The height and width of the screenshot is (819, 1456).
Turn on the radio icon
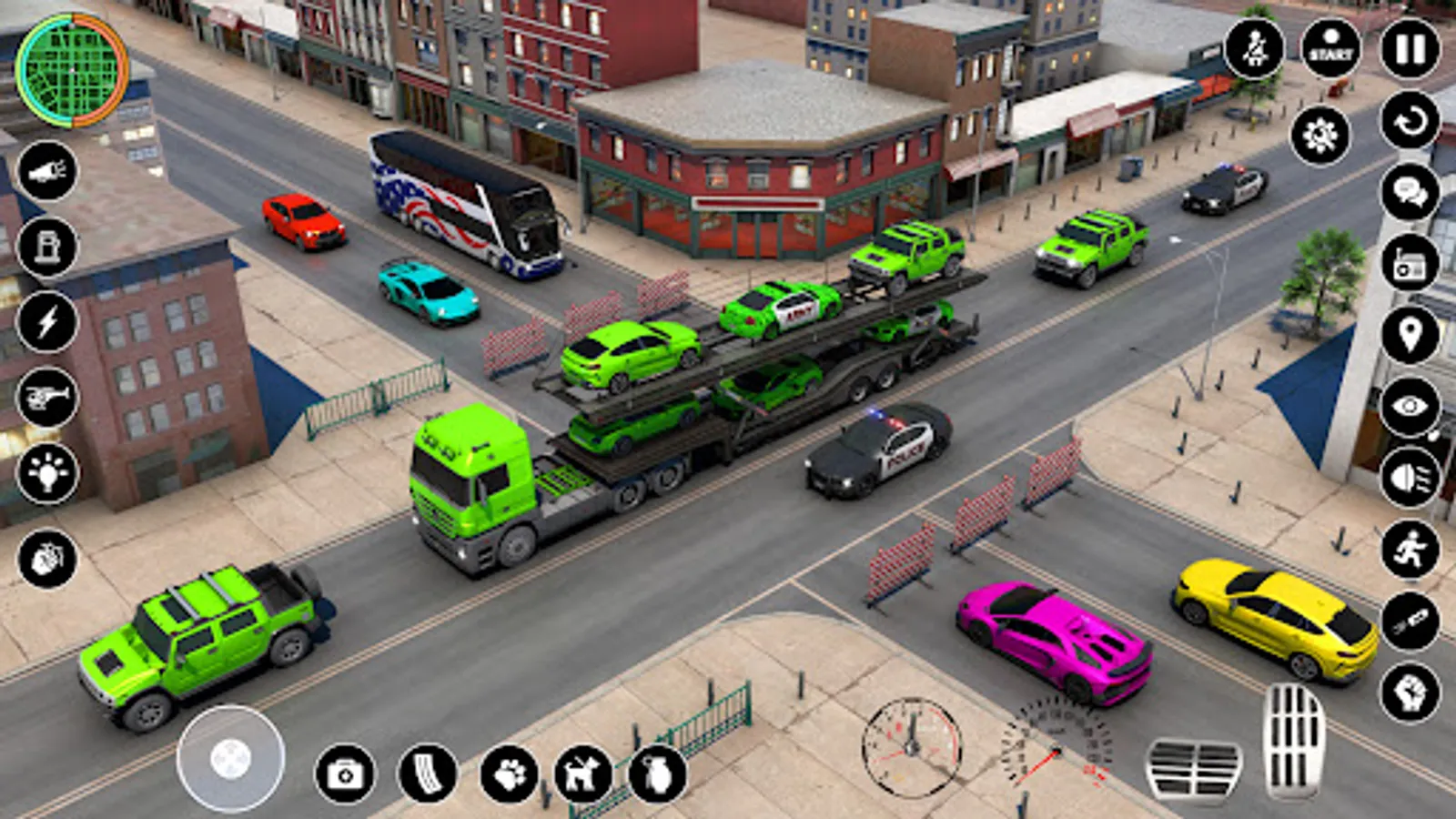click(x=1410, y=265)
